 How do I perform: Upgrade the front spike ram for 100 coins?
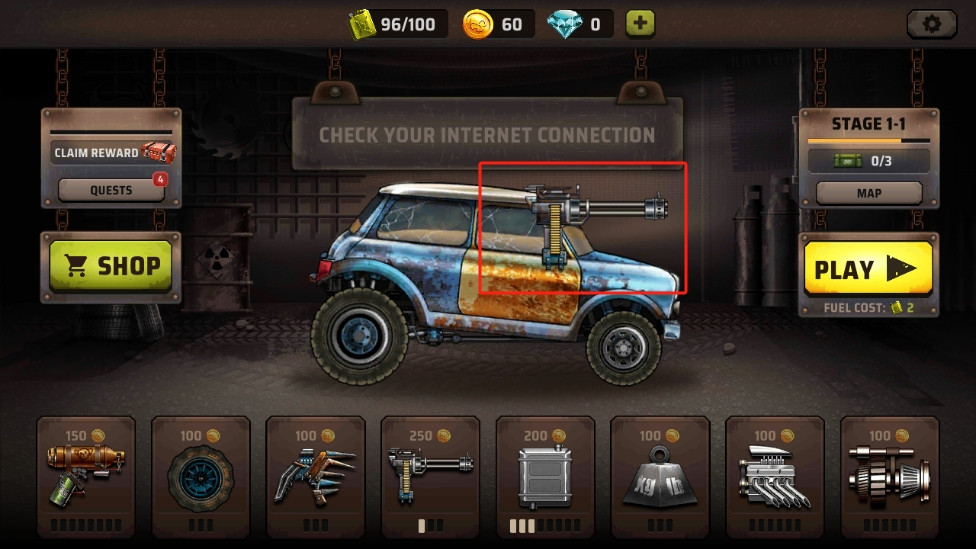315,476
